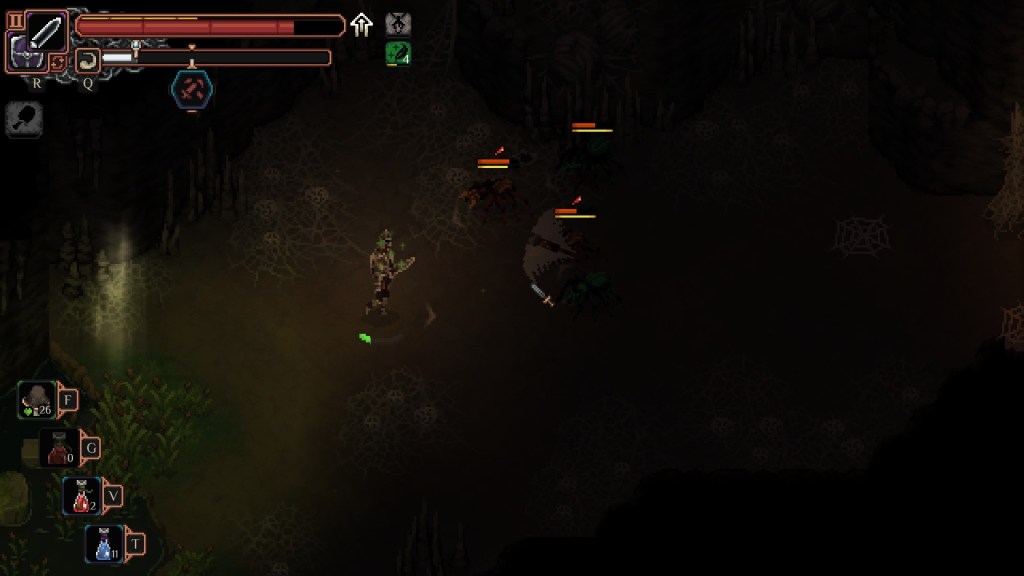This screenshot has height=576, width=1024.
Task: Select the equipped sword weapon slot
Action: [x=46, y=31]
